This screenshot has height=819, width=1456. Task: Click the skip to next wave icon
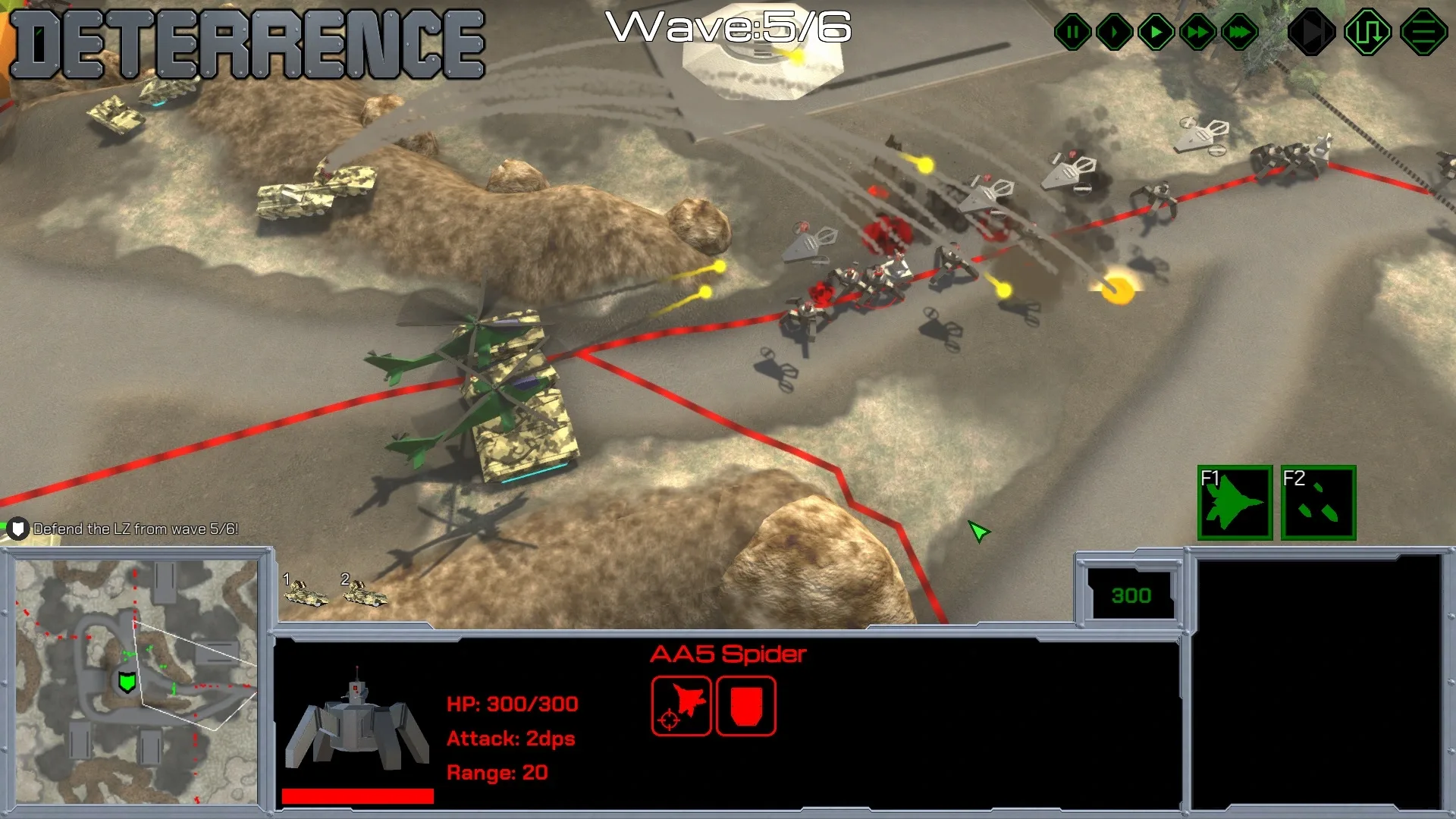[1313, 32]
